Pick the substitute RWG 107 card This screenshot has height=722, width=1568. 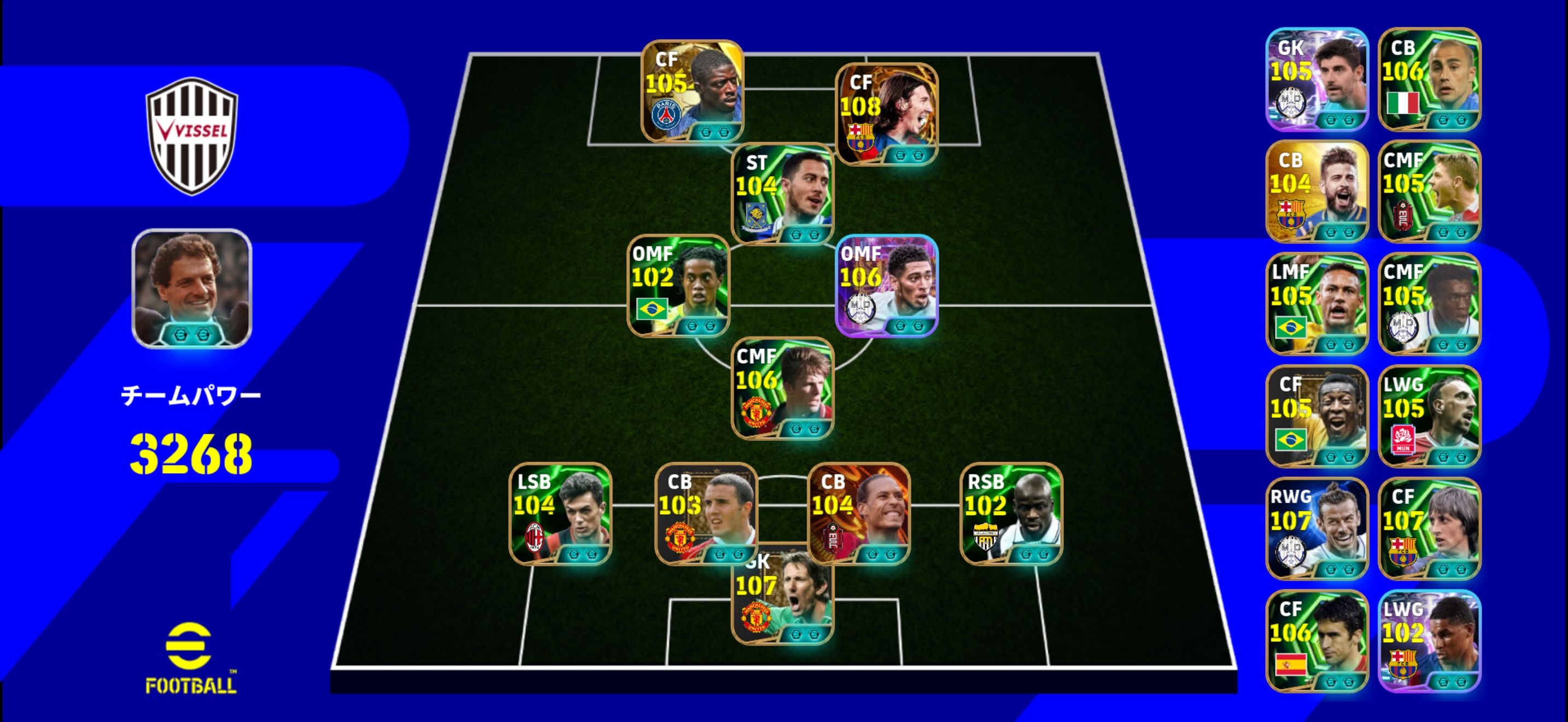[1317, 528]
